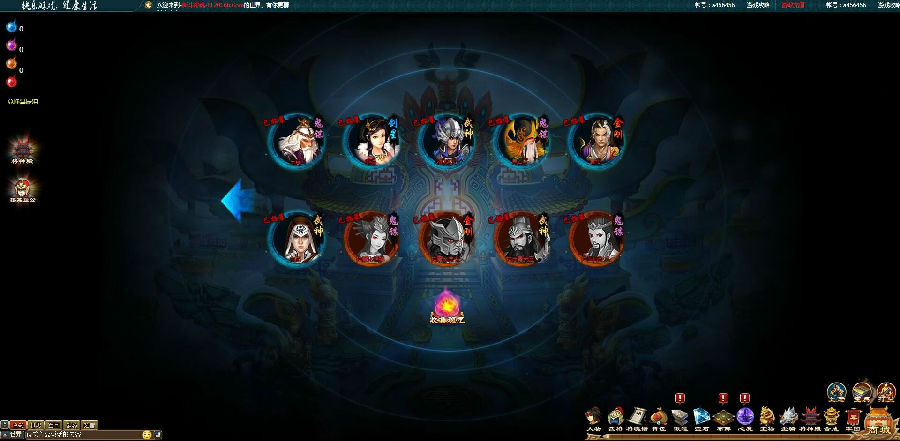Choose the black-haired lady hero portrait
900x441 pixels.
[x=372, y=141]
